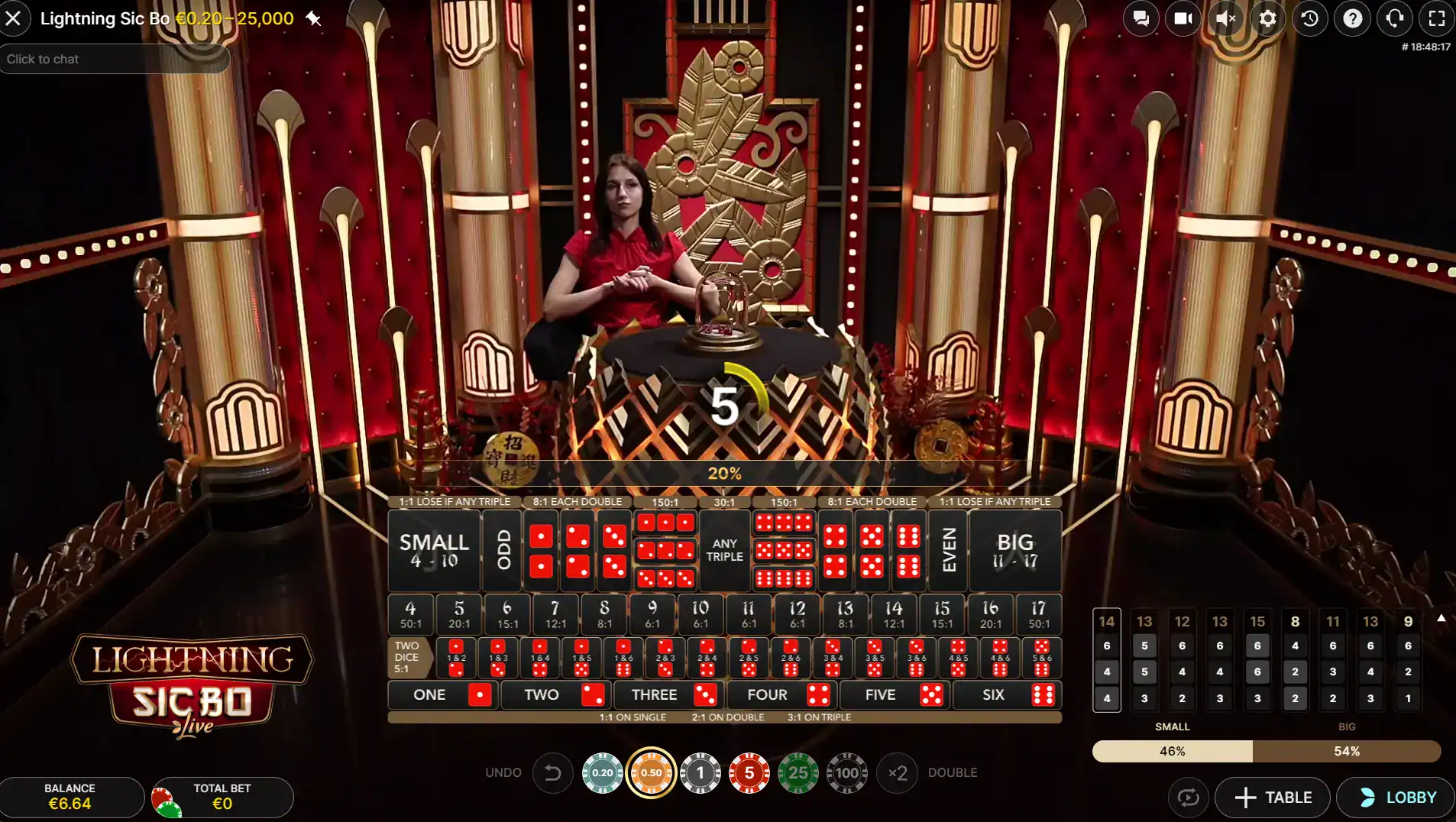Viewport: 1456px width, 822px height.
Task: Close the Lightning Sic Bo game
Action: point(15,18)
